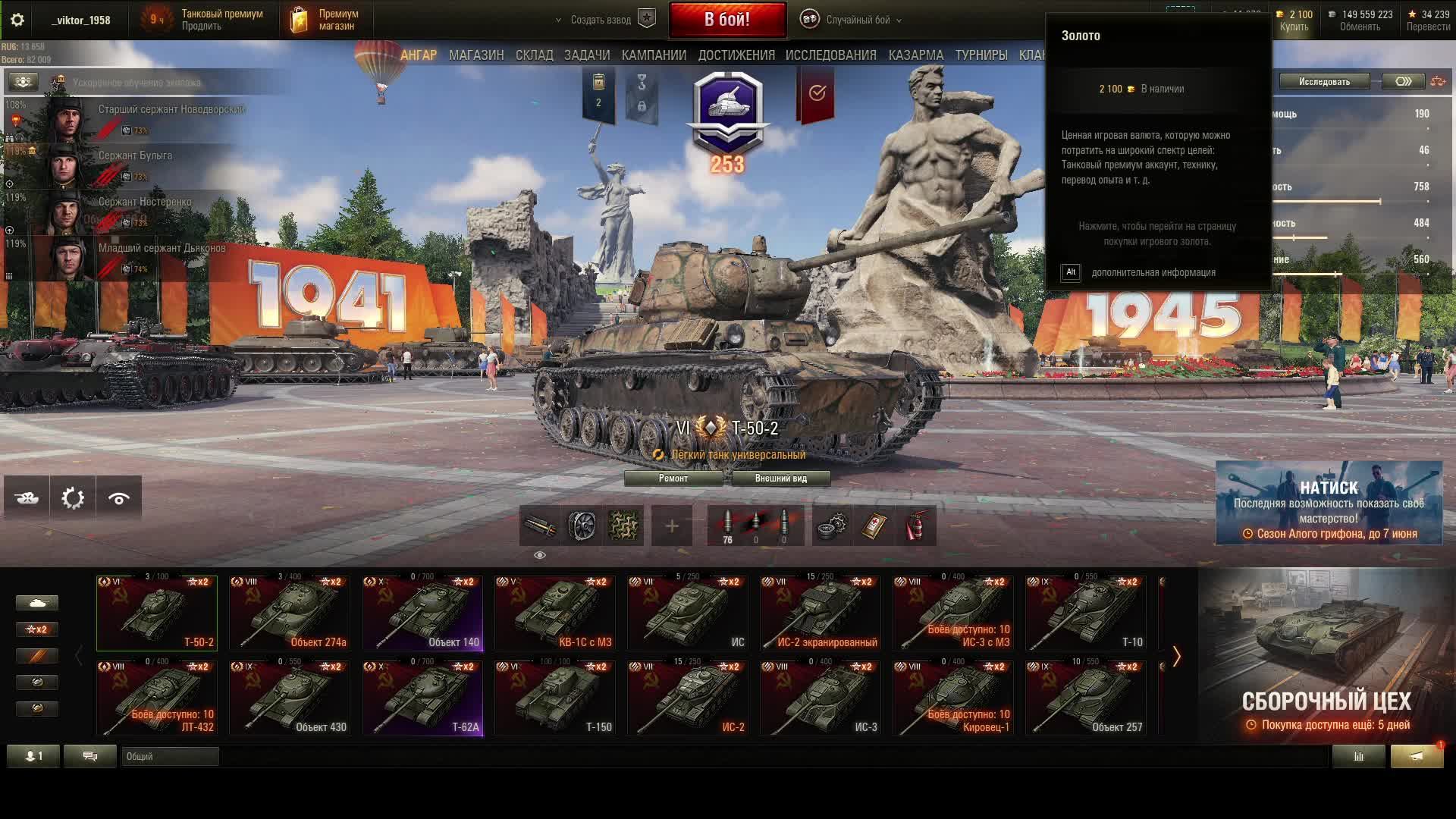
Task: Go to the КАЗАРМА tab
Action: click(915, 55)
